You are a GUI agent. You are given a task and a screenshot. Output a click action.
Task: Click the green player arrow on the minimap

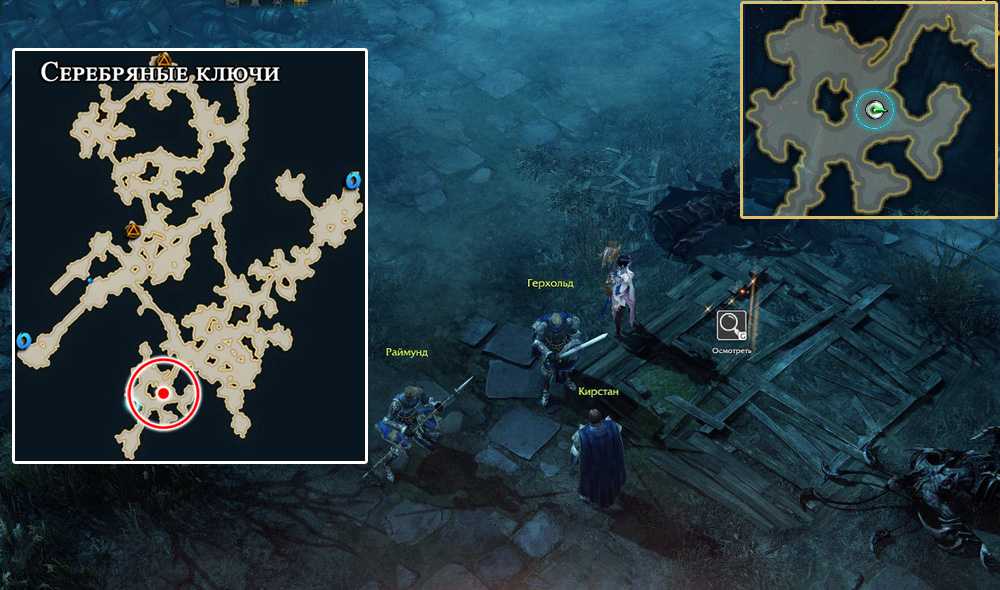pos(876,111)
